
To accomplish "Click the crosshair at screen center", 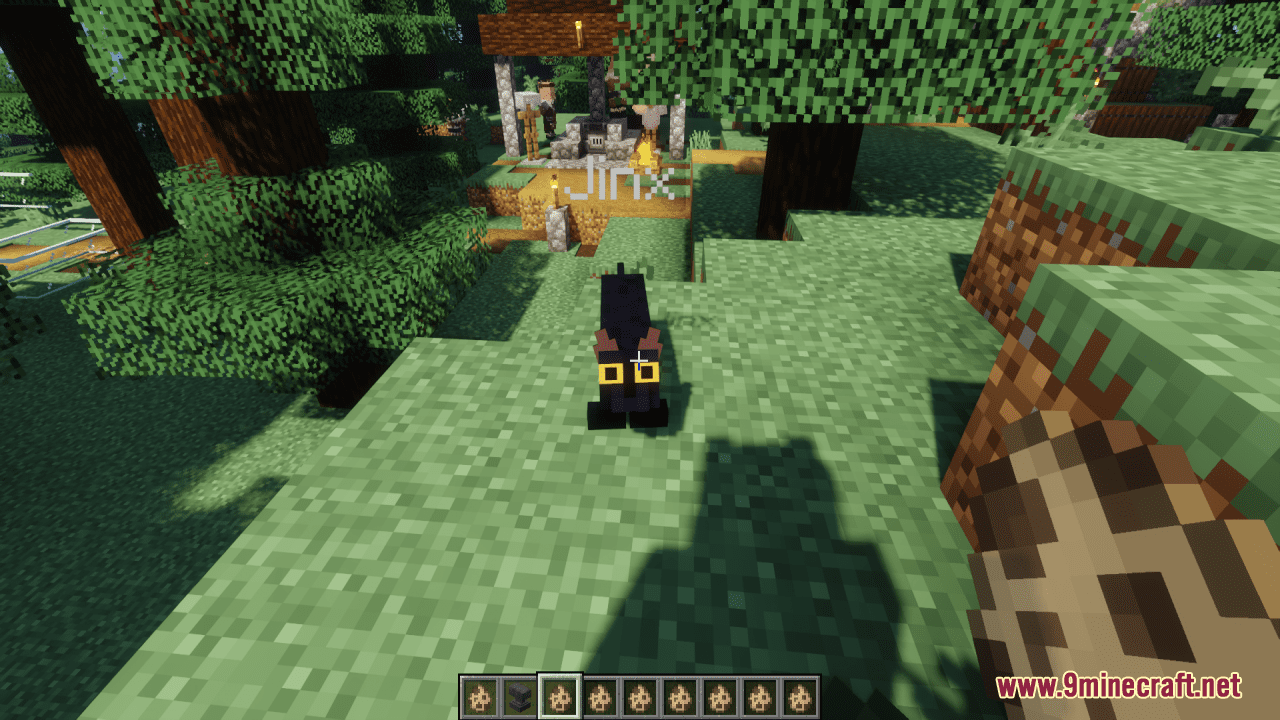I will (x=640, y=360).
